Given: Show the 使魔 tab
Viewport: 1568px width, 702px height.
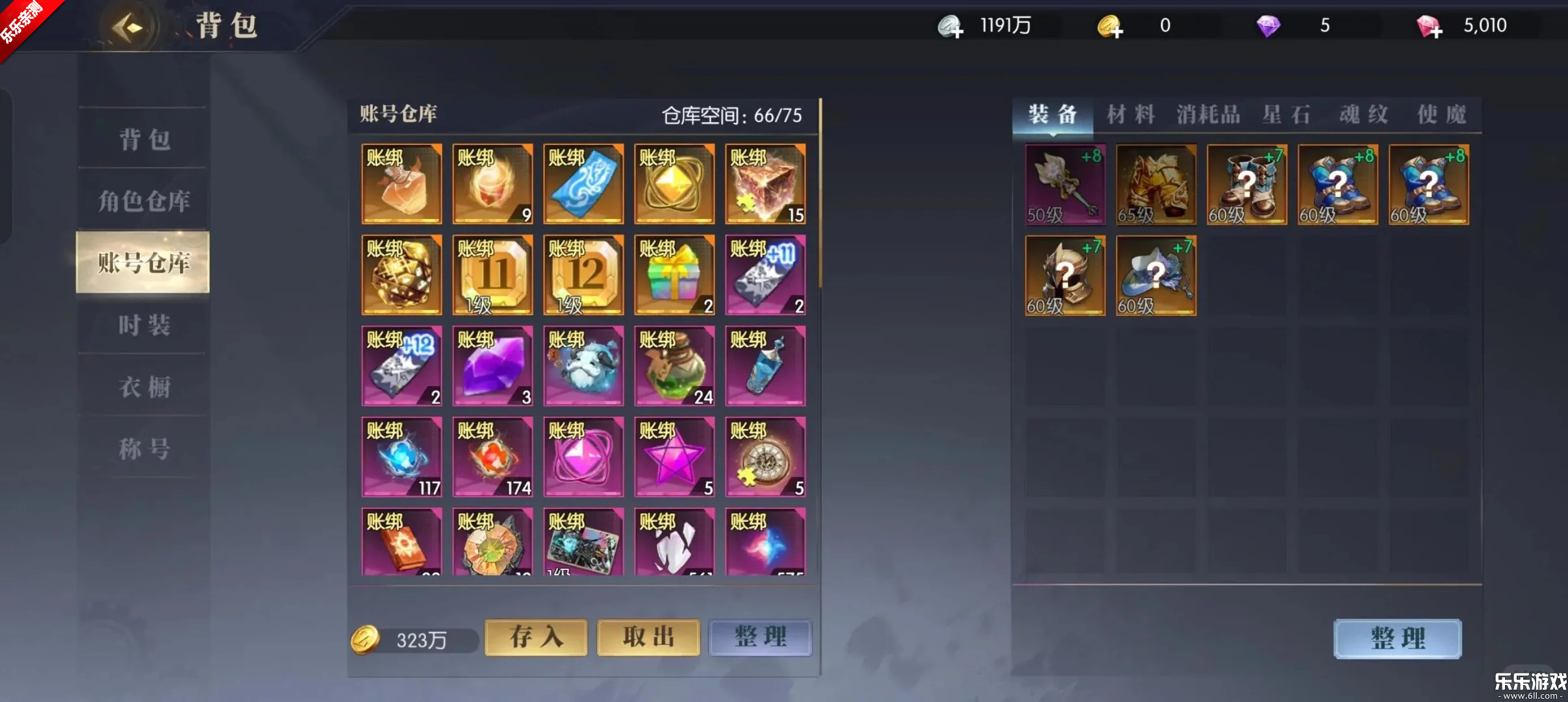Looking at the screenshot, I should coord(1441,115).
